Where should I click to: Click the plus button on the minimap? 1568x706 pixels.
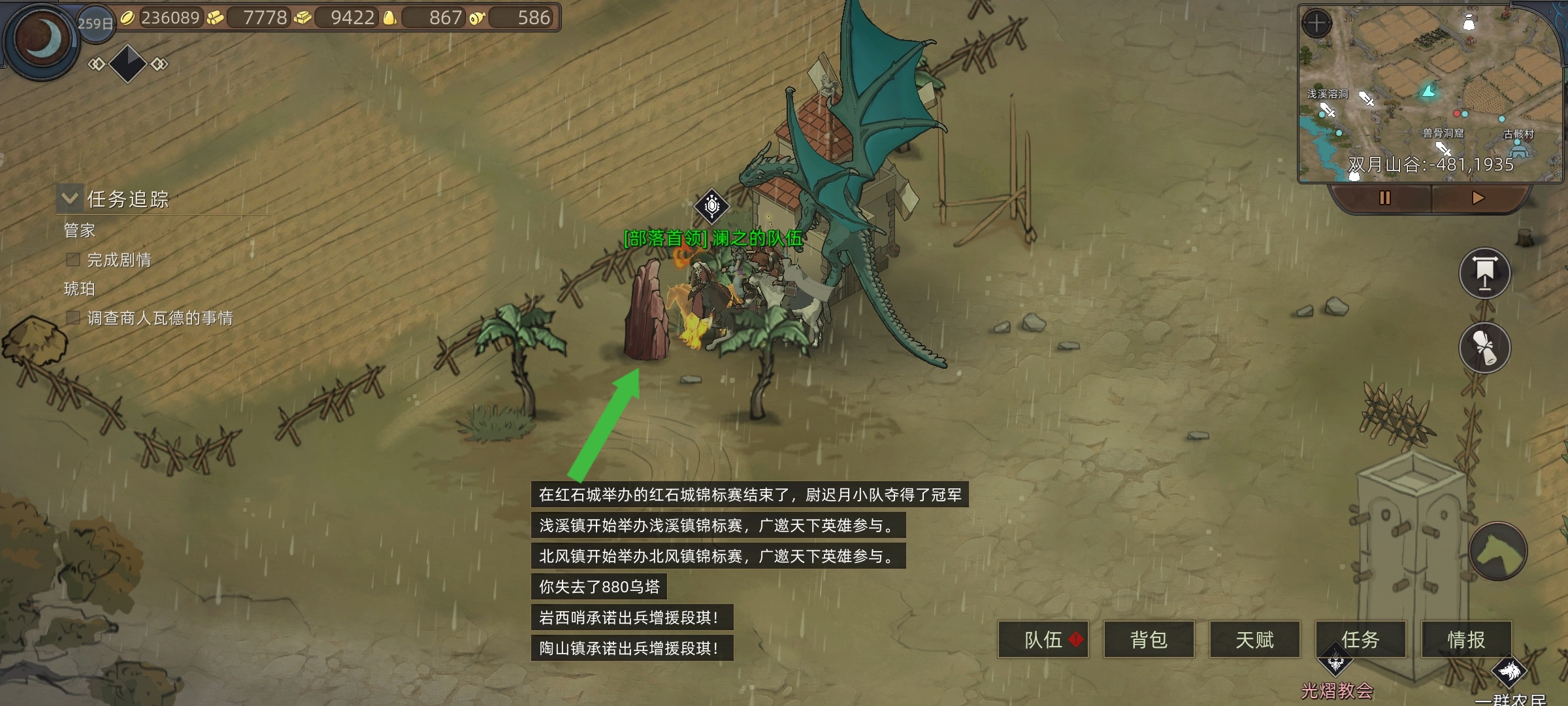(1316, 24)
